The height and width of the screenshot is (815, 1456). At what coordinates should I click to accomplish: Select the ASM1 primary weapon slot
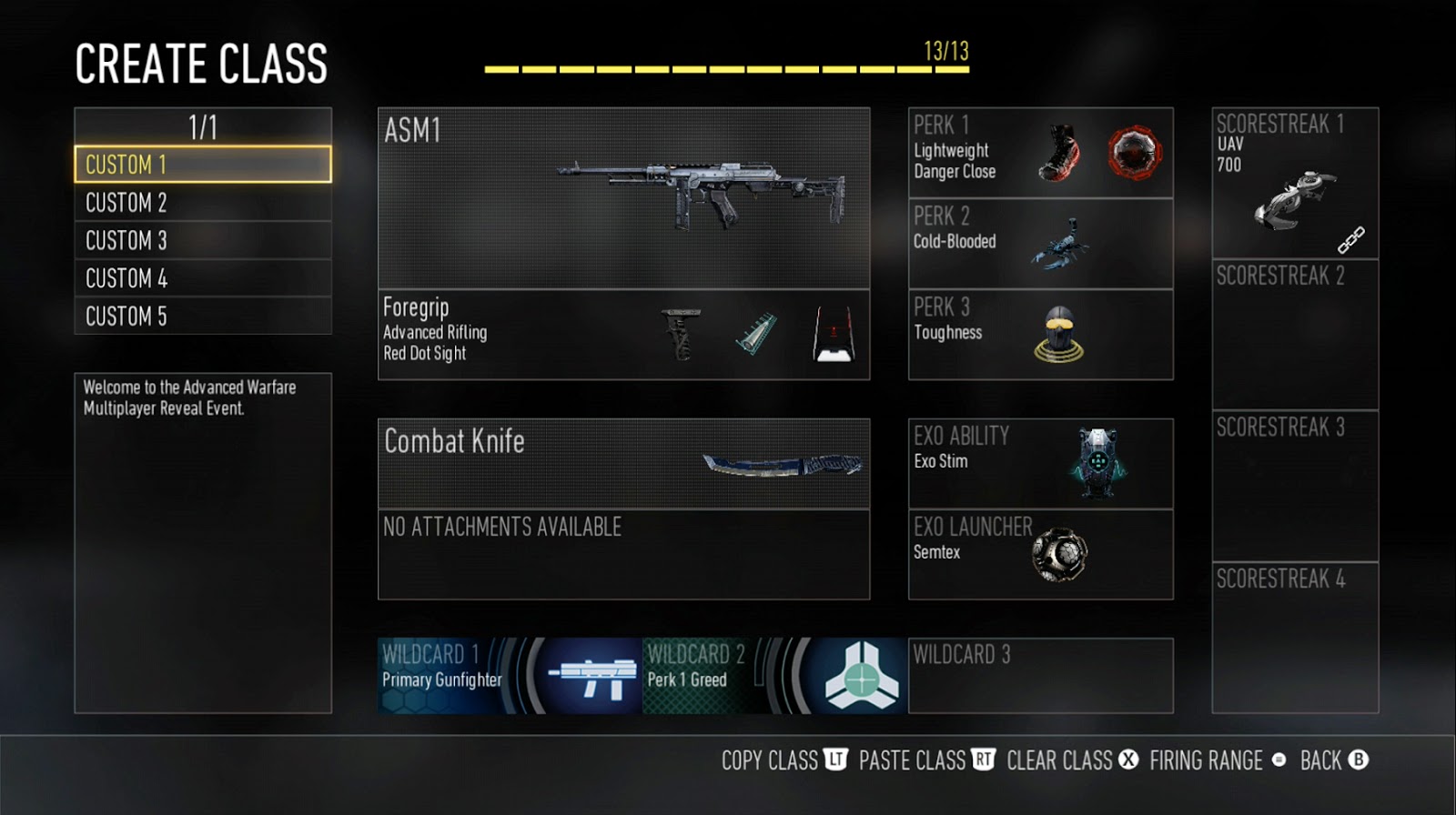coord(623,198)
